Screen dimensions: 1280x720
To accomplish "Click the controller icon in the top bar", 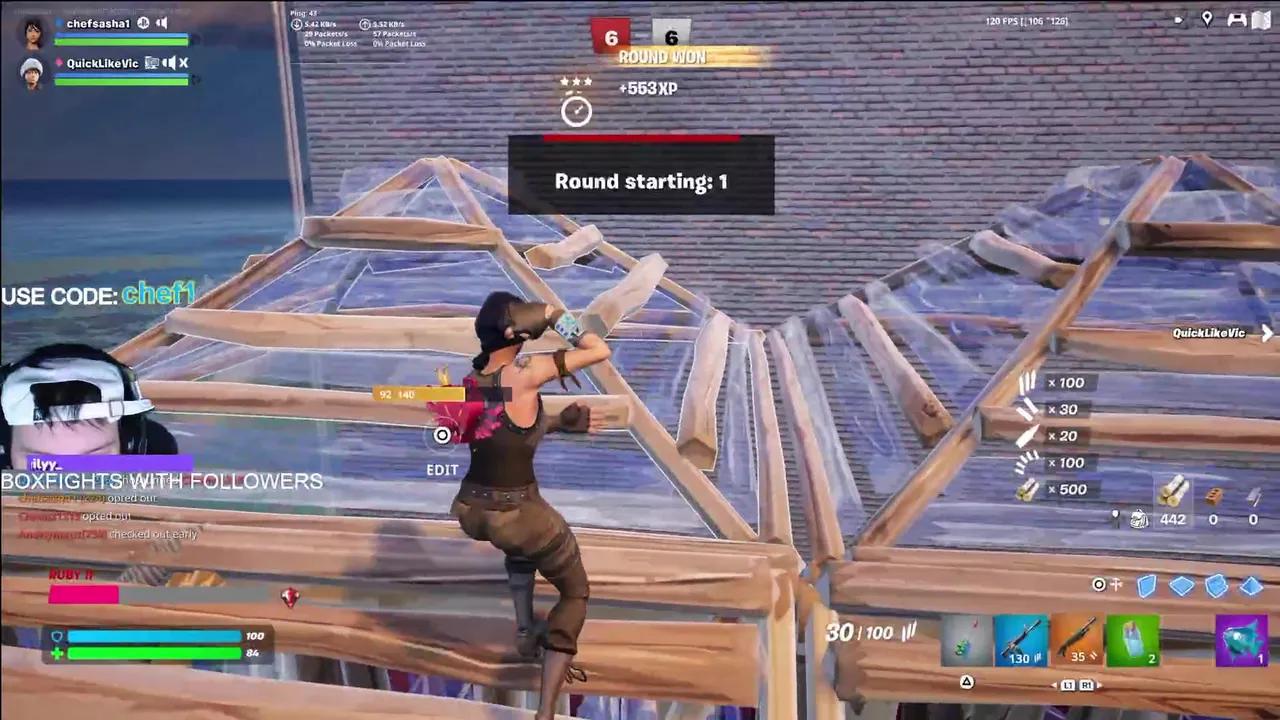I will click(1236, 19).
